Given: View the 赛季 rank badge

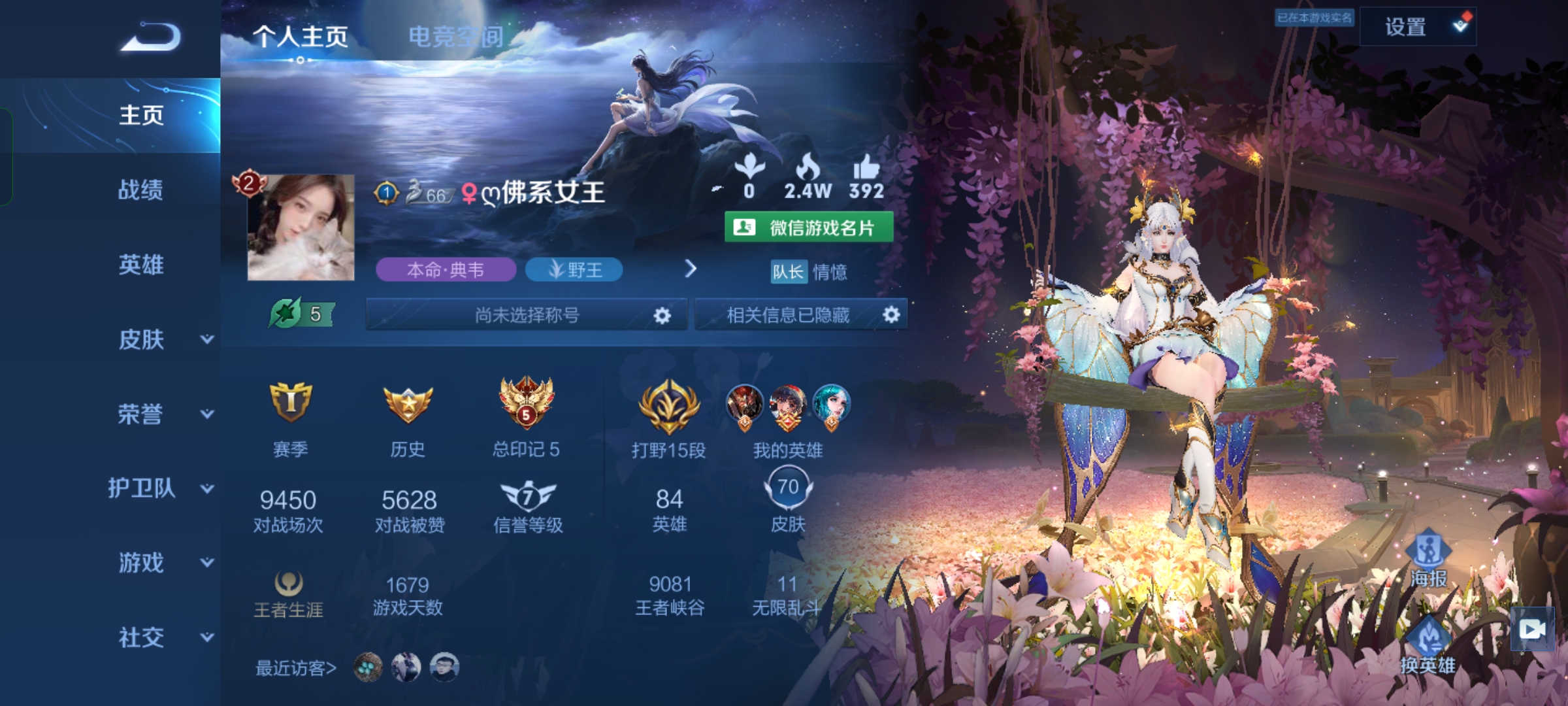Looking at the screenshot, I should (290, 404).
